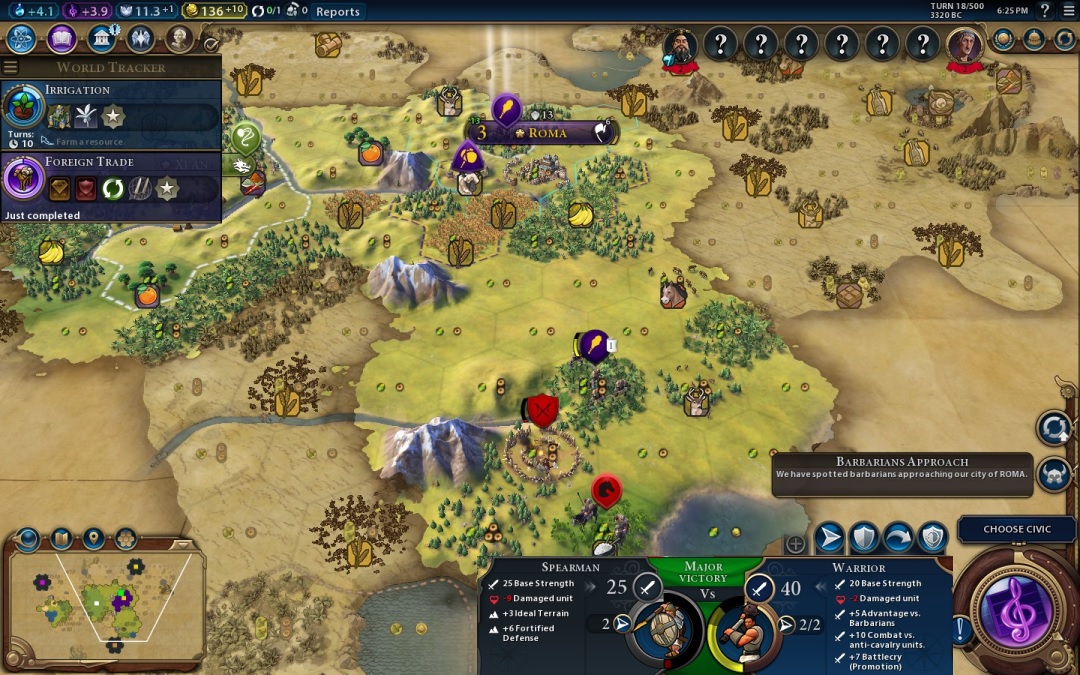This screenshot has width=1080, height=675.
Task: Open the civics tree book icon
Action: tap(62, 39)
